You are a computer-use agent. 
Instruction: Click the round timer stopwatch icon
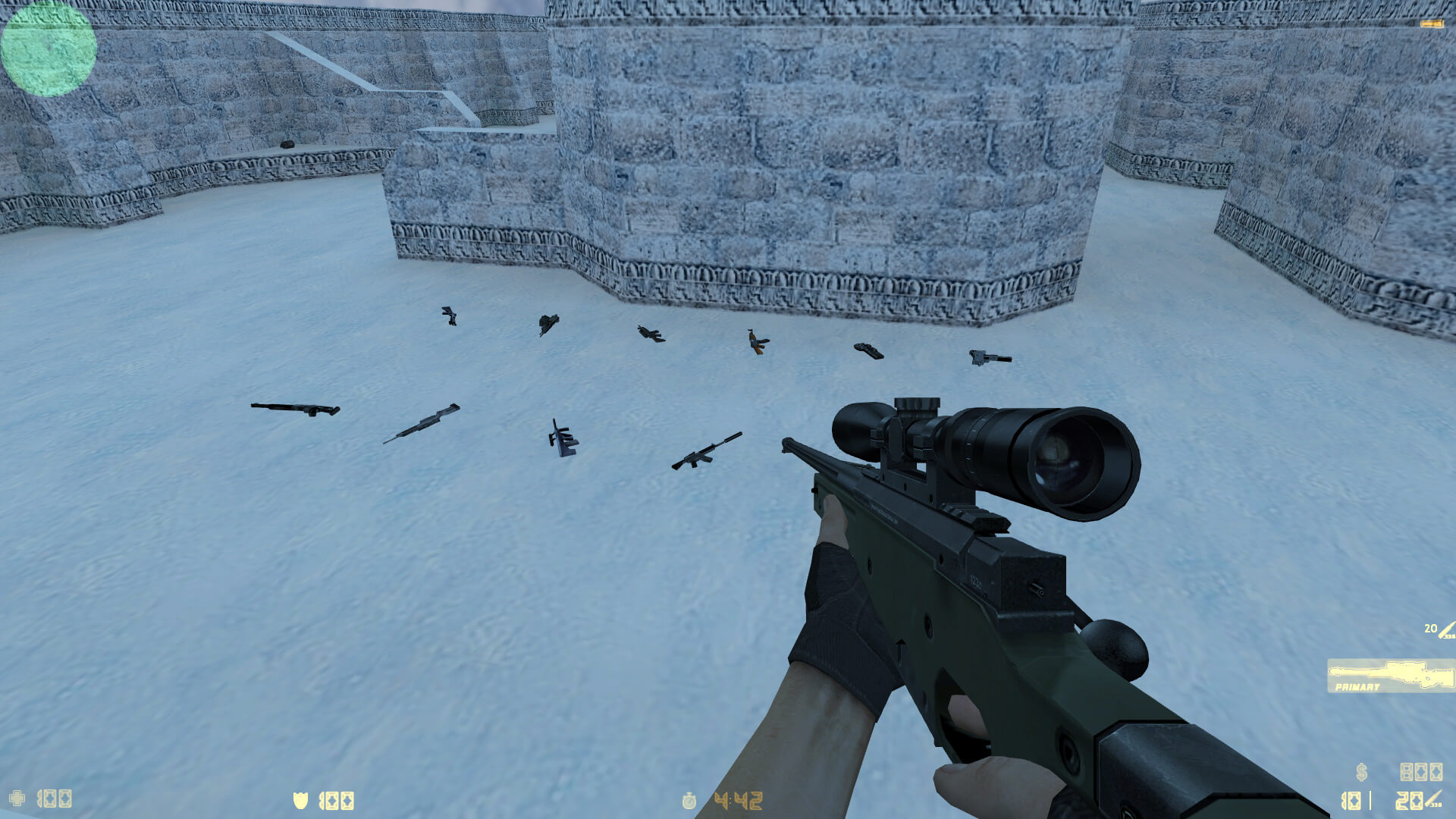689,801
